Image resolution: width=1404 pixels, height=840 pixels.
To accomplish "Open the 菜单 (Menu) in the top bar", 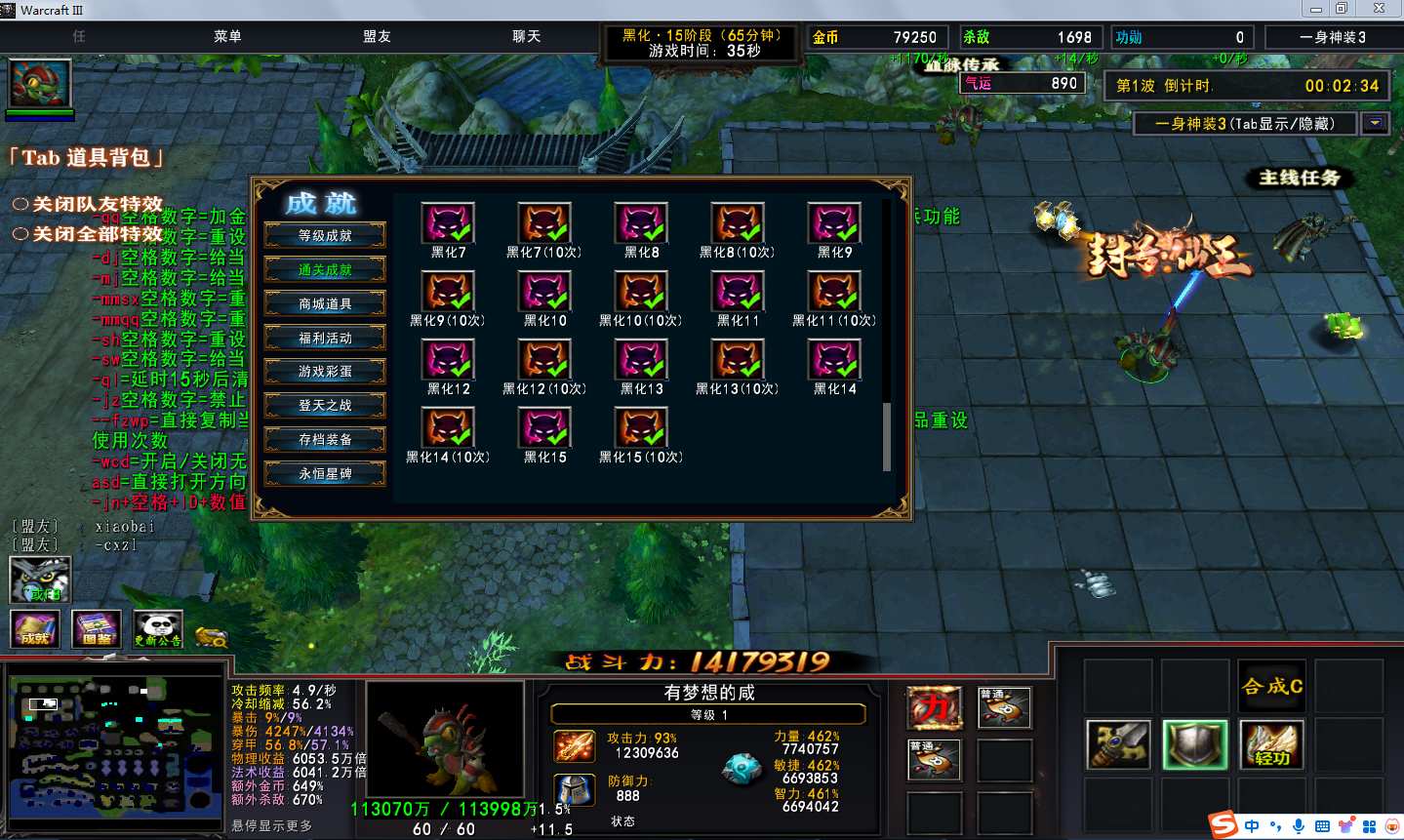I will pos(227,37).
